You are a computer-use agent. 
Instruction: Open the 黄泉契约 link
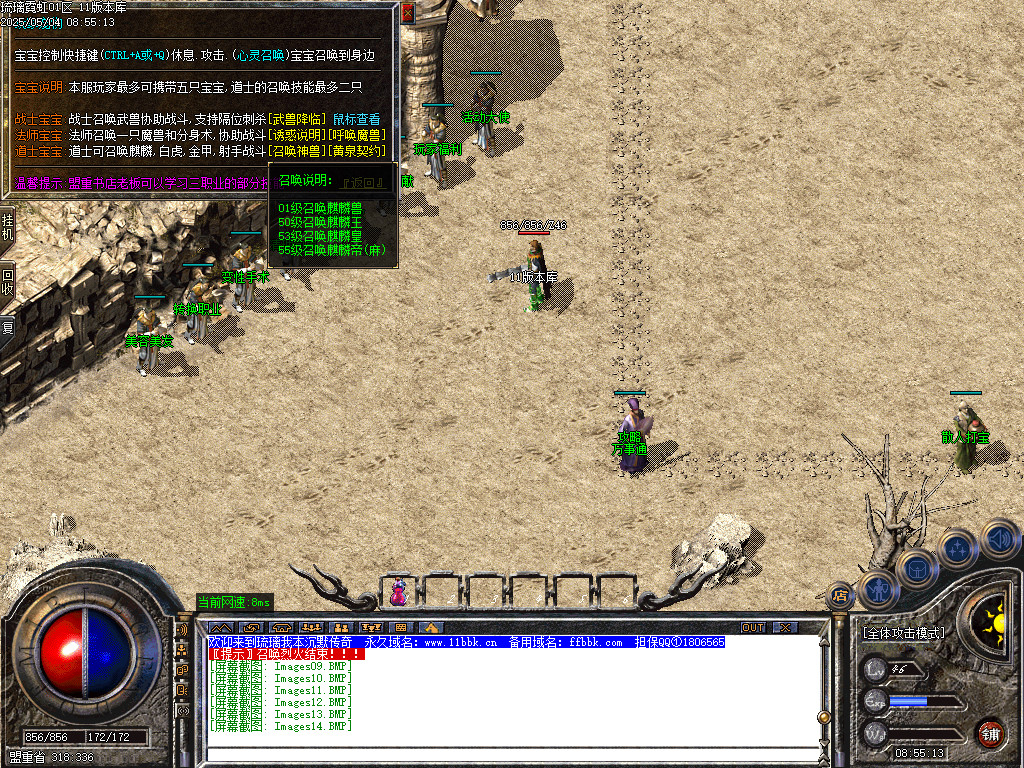tap(359, 151)
